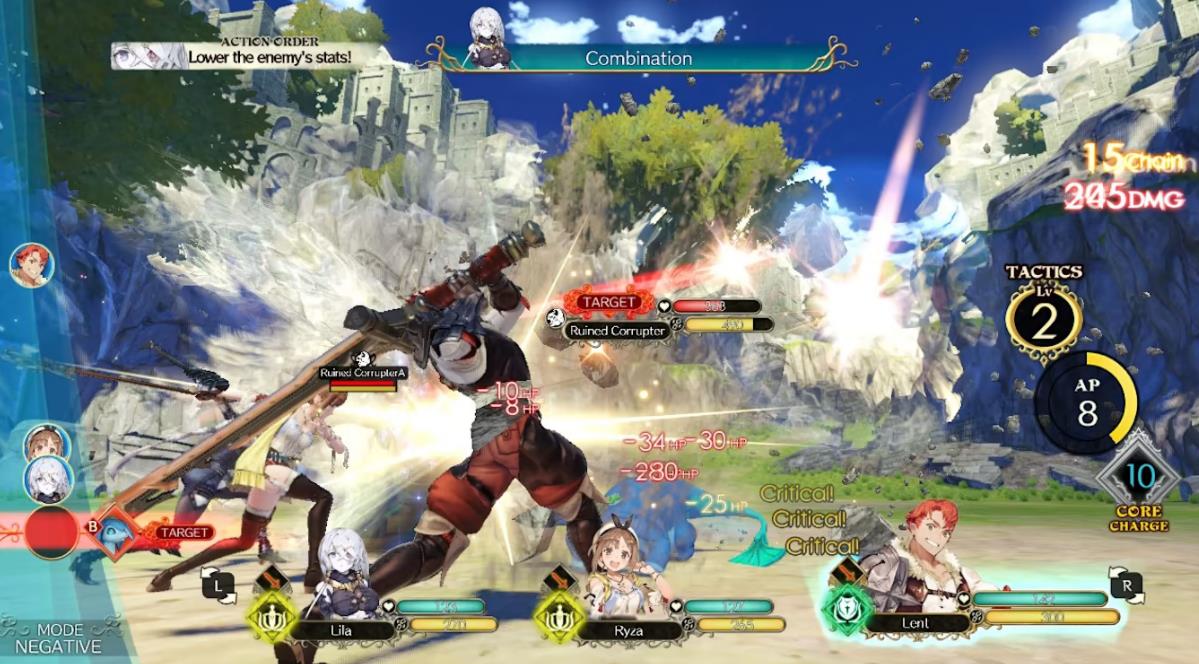Click Lila's turn-order portrait on the timeline
This screenshot has width=1199, height=664.
47,477
